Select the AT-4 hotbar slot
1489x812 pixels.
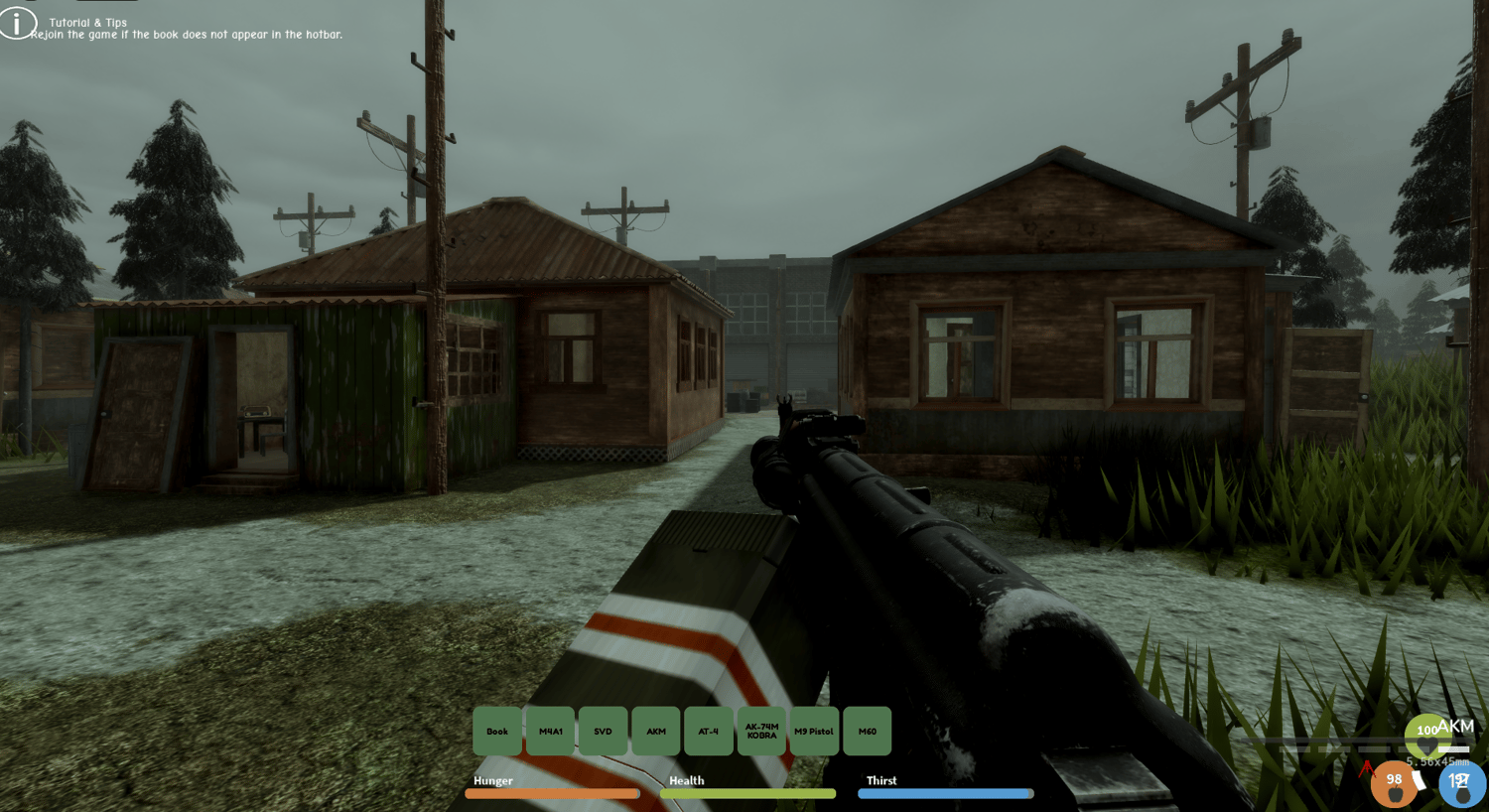point(709,731)
